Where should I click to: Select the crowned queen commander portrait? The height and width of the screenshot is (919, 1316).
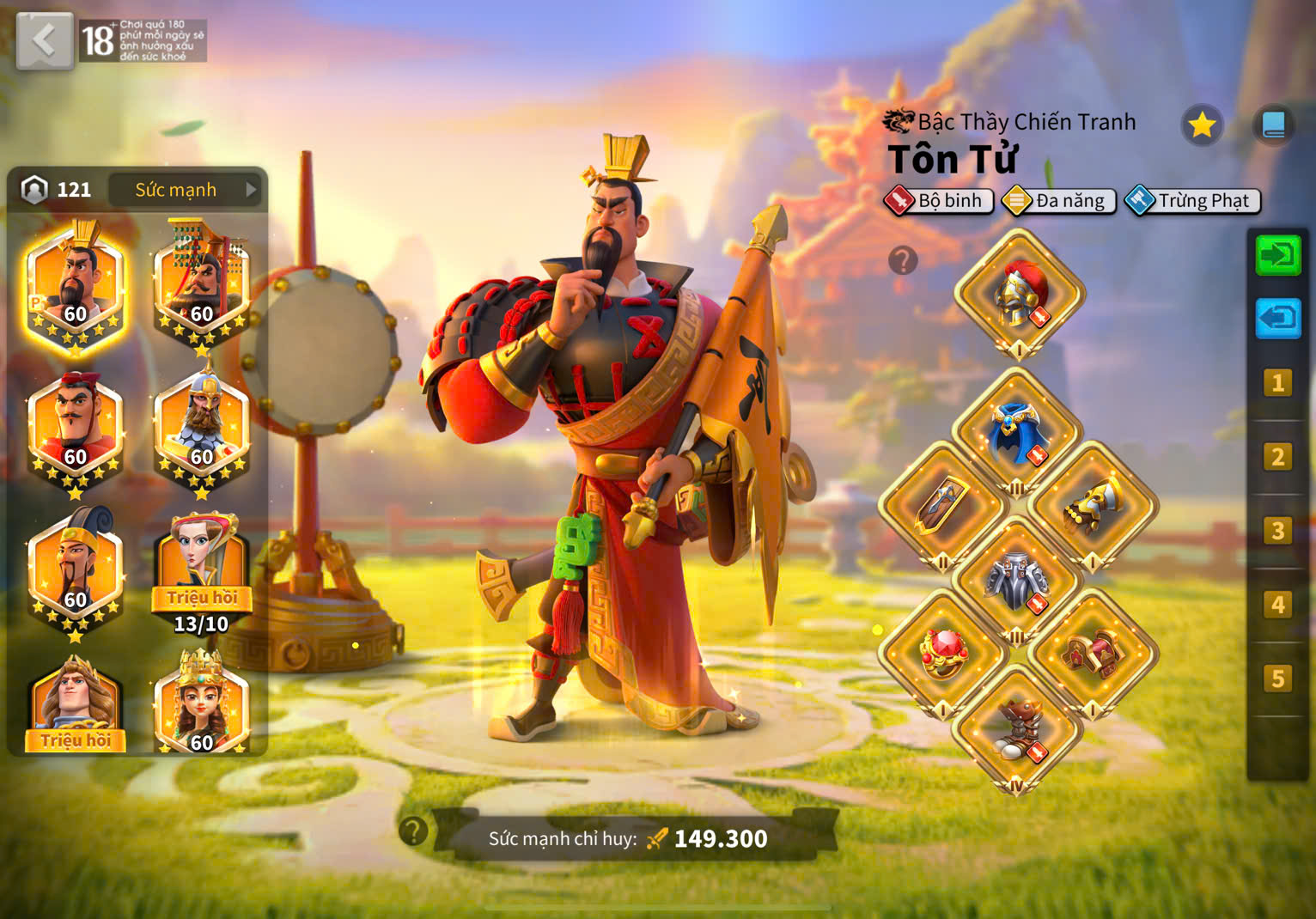[202, 704]
